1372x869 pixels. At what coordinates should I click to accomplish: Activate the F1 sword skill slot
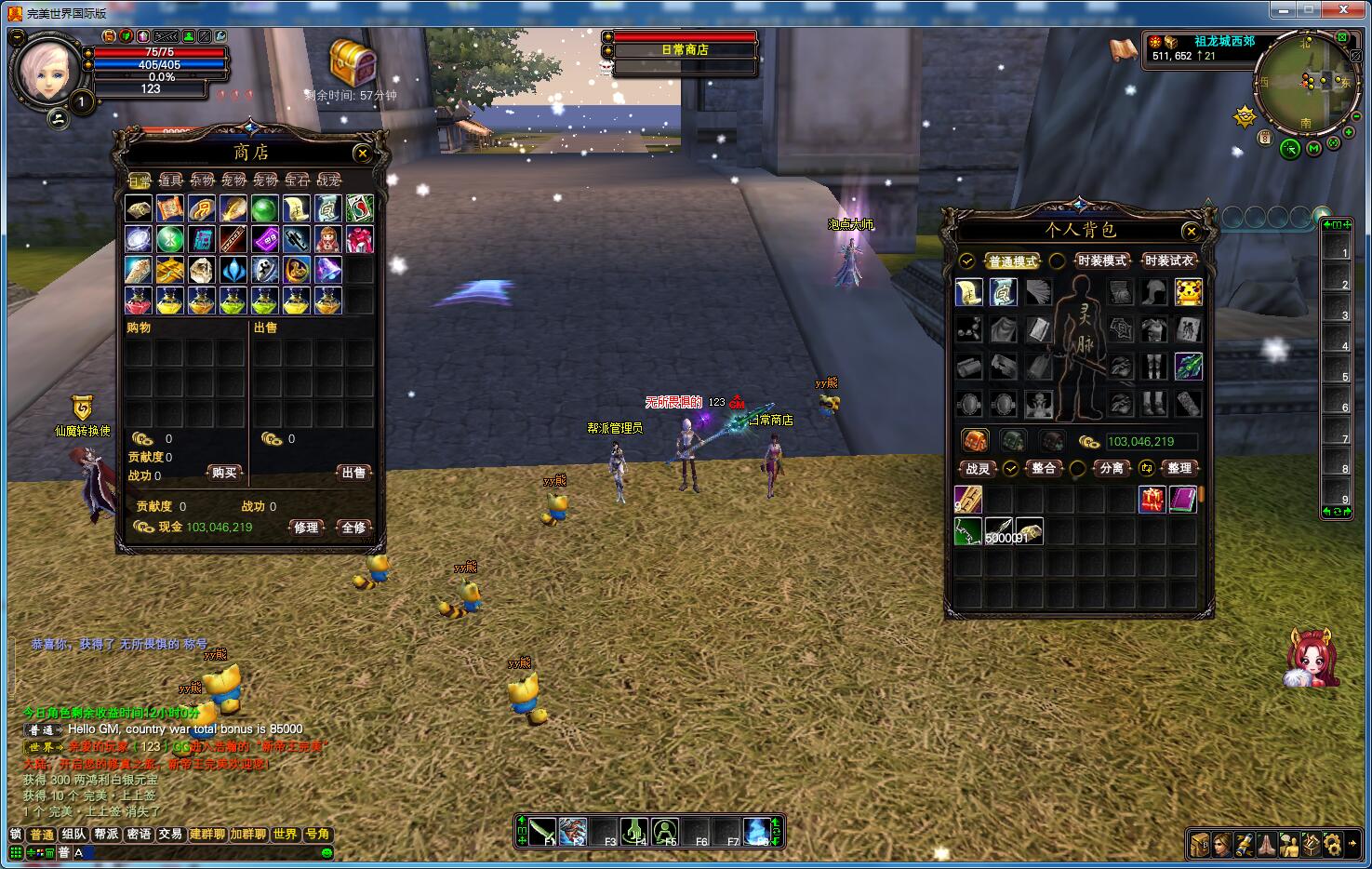(x=543, y=831)
